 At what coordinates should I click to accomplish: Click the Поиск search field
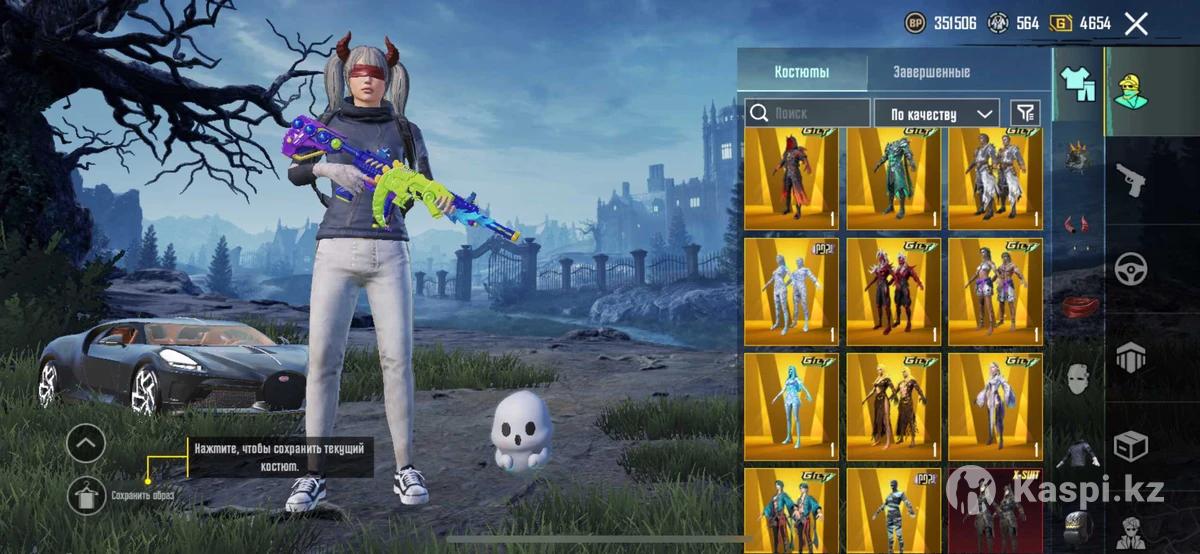point(809,113)
